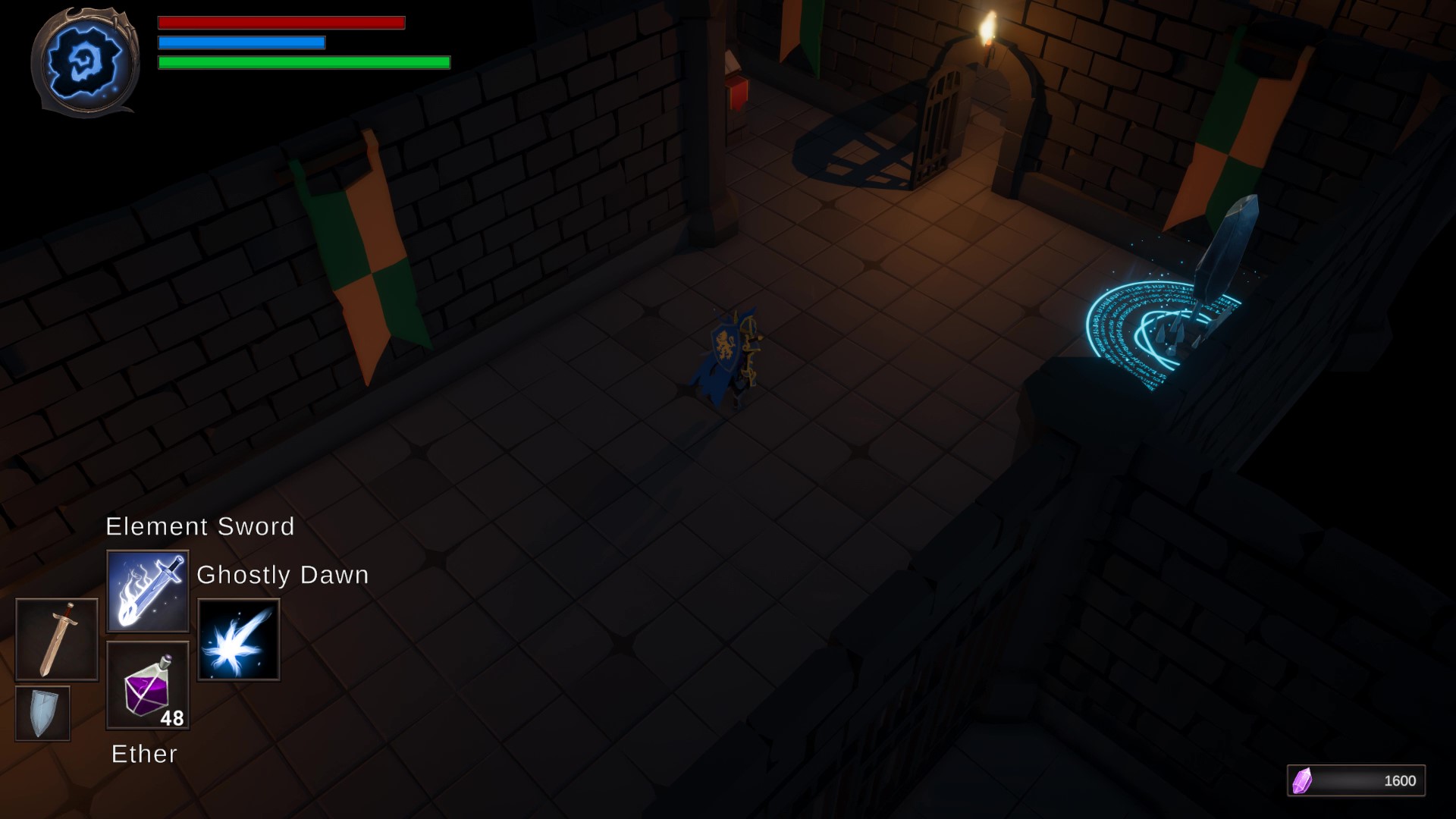This screenshot has height=819, width=1456.
Task: Click the Ether label text
Action: 143,754
